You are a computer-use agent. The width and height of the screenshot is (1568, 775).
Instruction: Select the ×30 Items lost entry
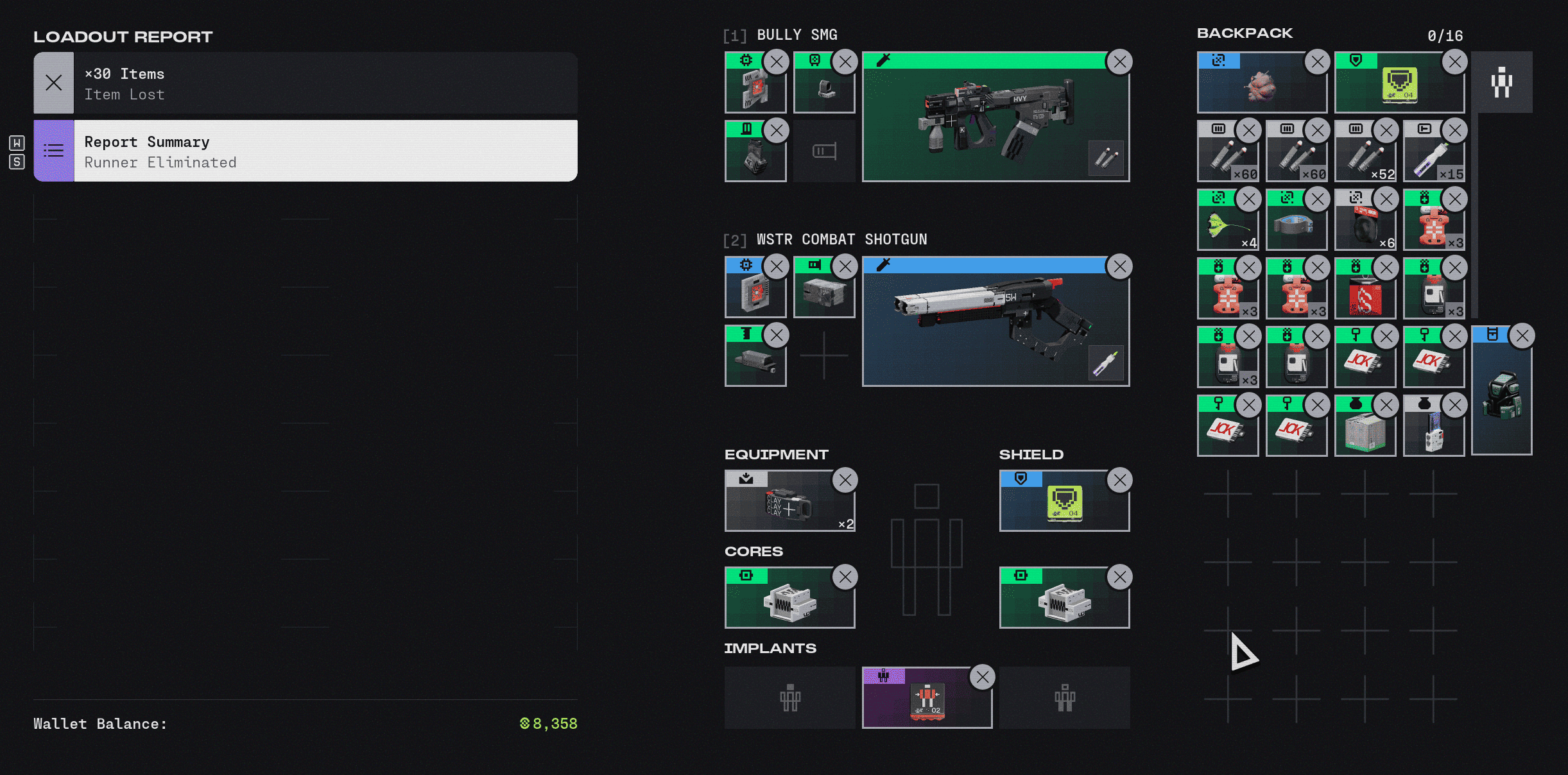[306, 83]
